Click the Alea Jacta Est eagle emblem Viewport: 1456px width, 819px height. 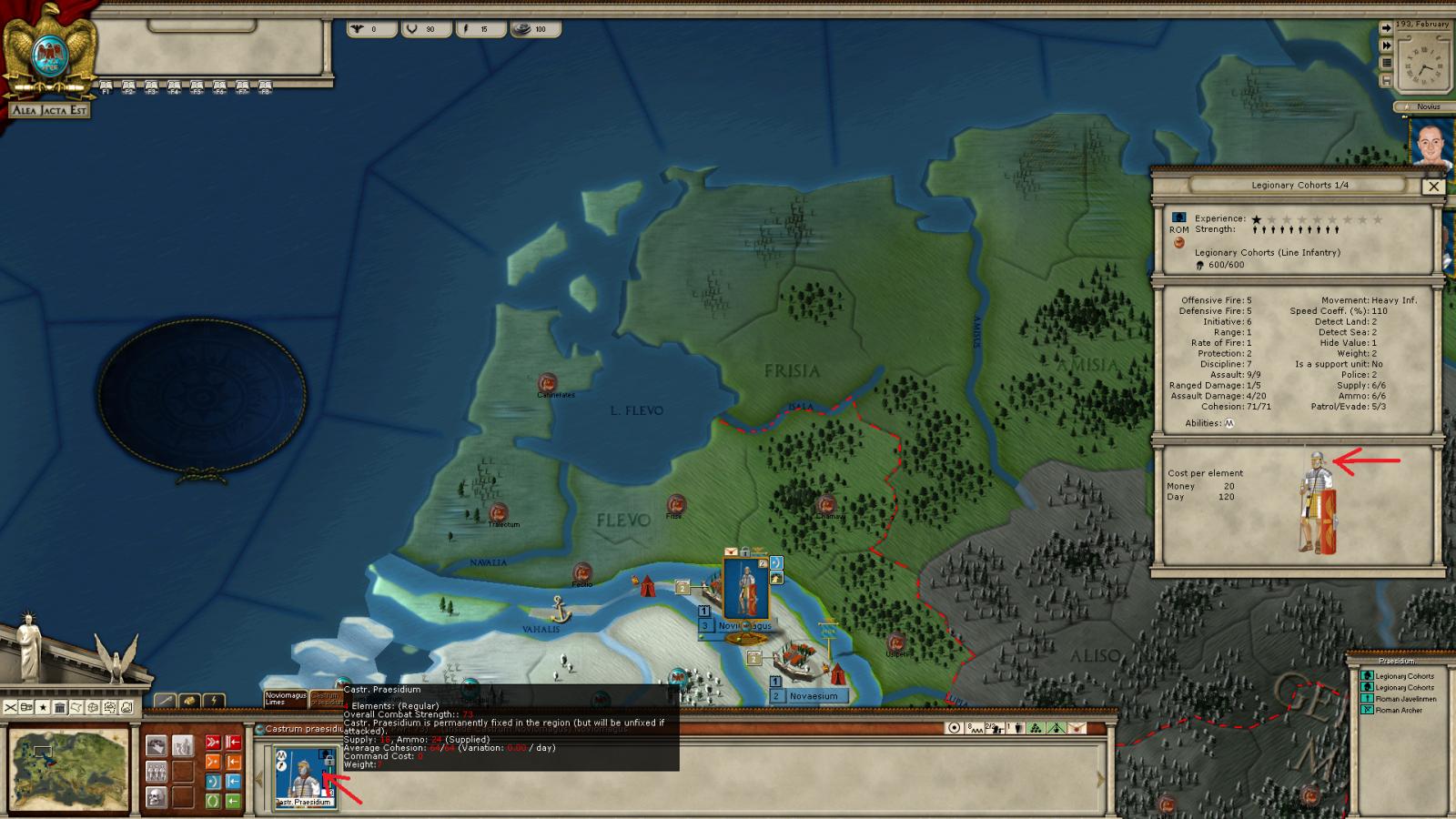coord(49,53)
